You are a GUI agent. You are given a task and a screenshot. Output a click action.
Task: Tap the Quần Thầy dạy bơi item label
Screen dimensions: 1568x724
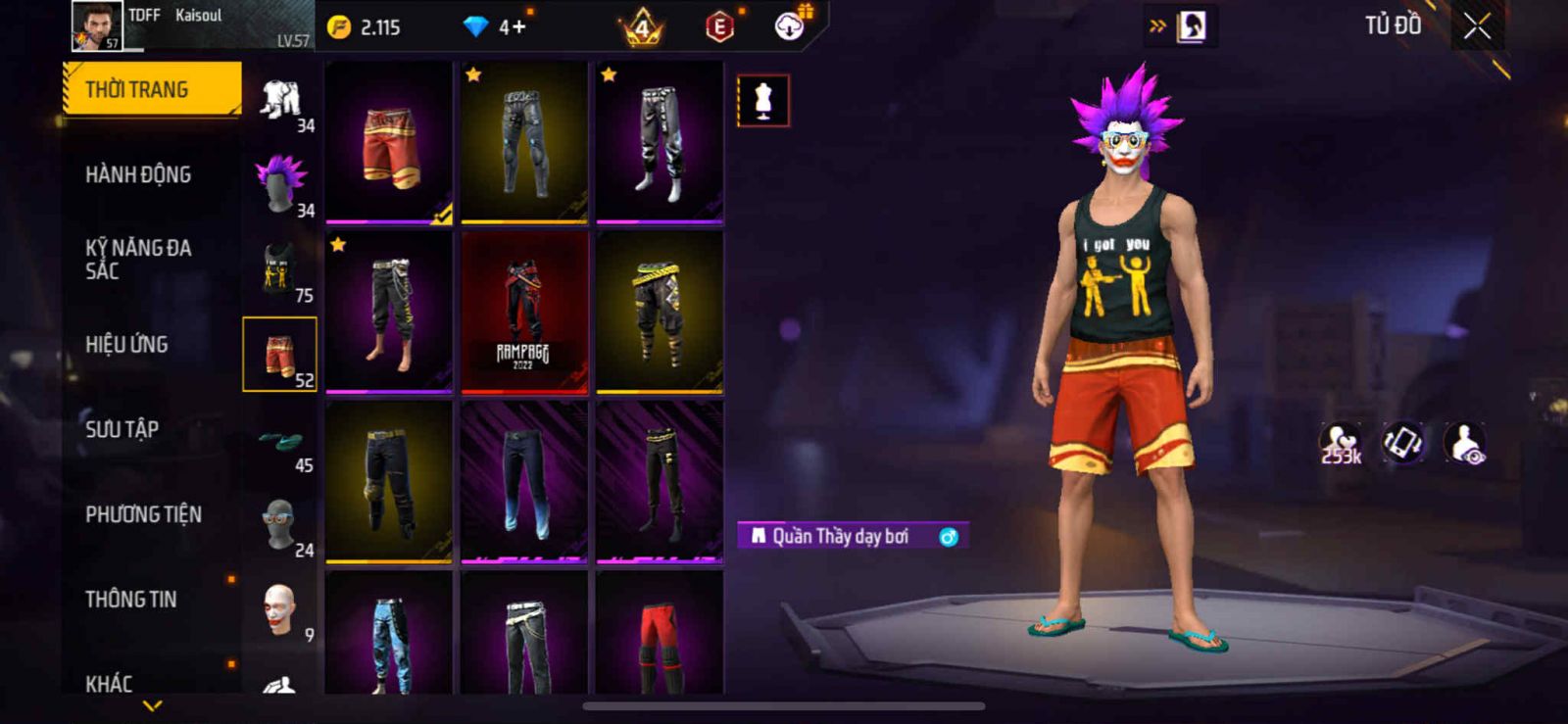pyautogui.click(x=840, y=537)
